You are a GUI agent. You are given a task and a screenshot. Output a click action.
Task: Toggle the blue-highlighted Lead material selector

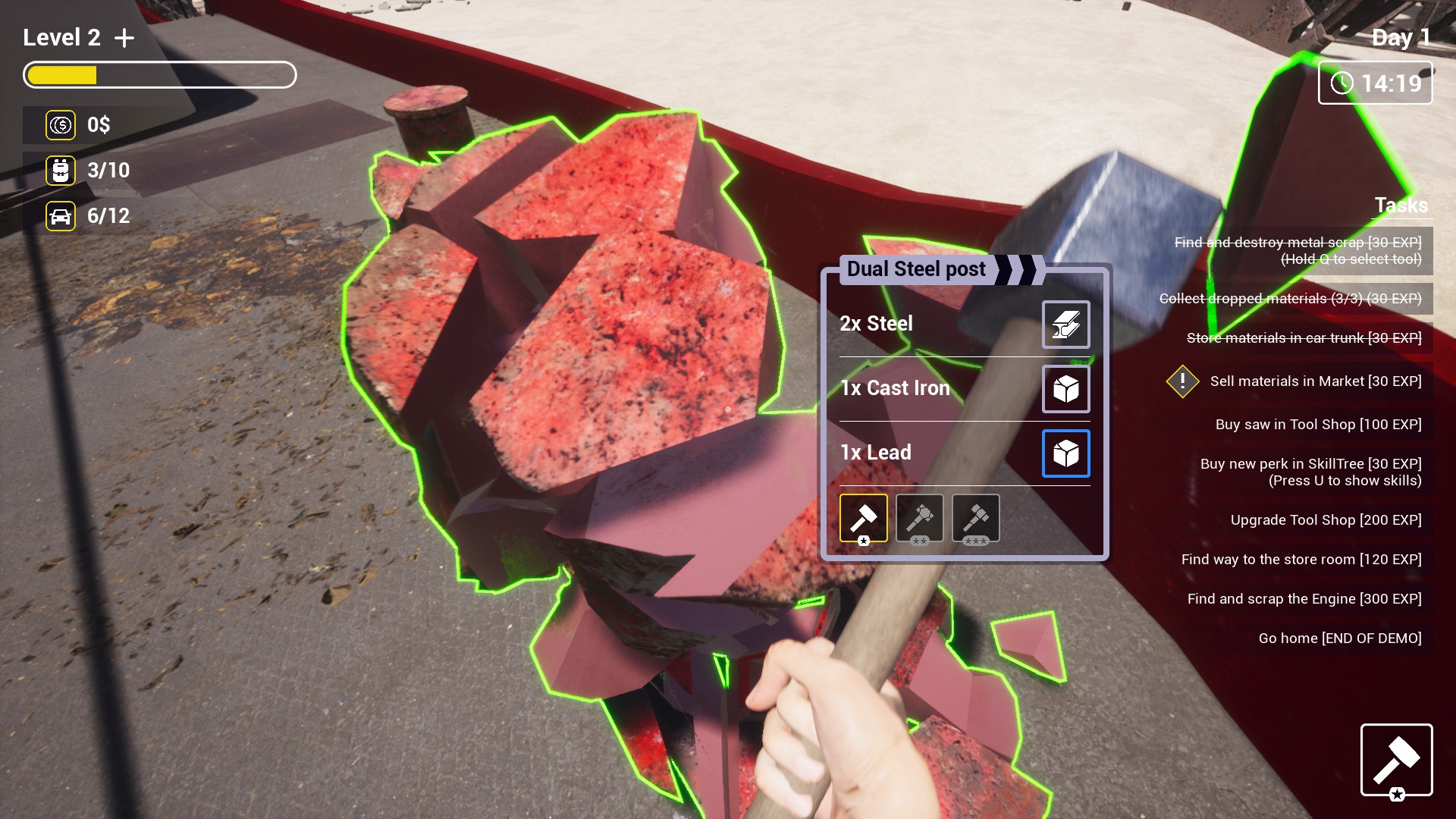1065,453
